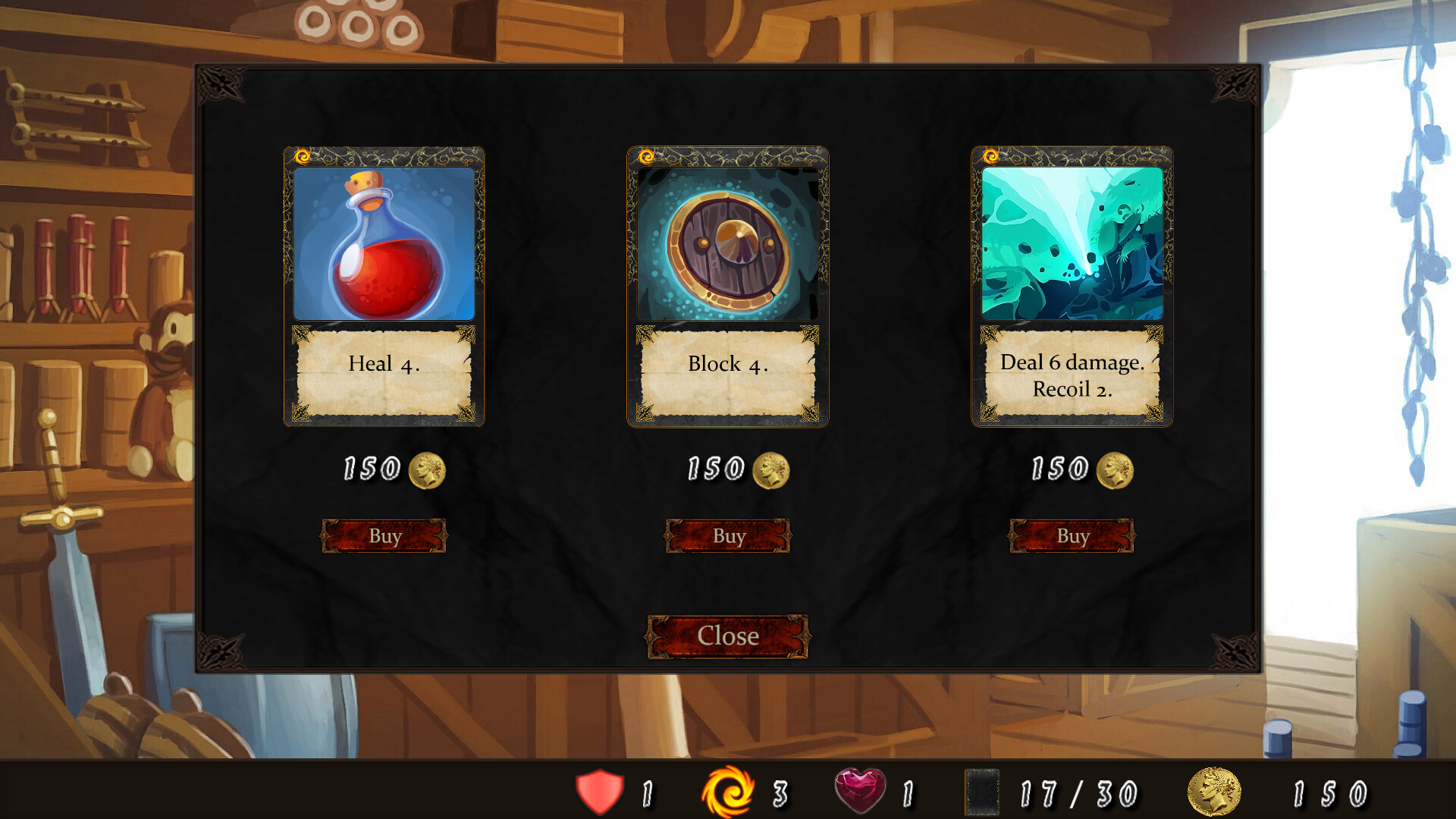Click the spiral emblem on the Block 4 card
The image size is (1456, 819).
(x=648, y=156)
